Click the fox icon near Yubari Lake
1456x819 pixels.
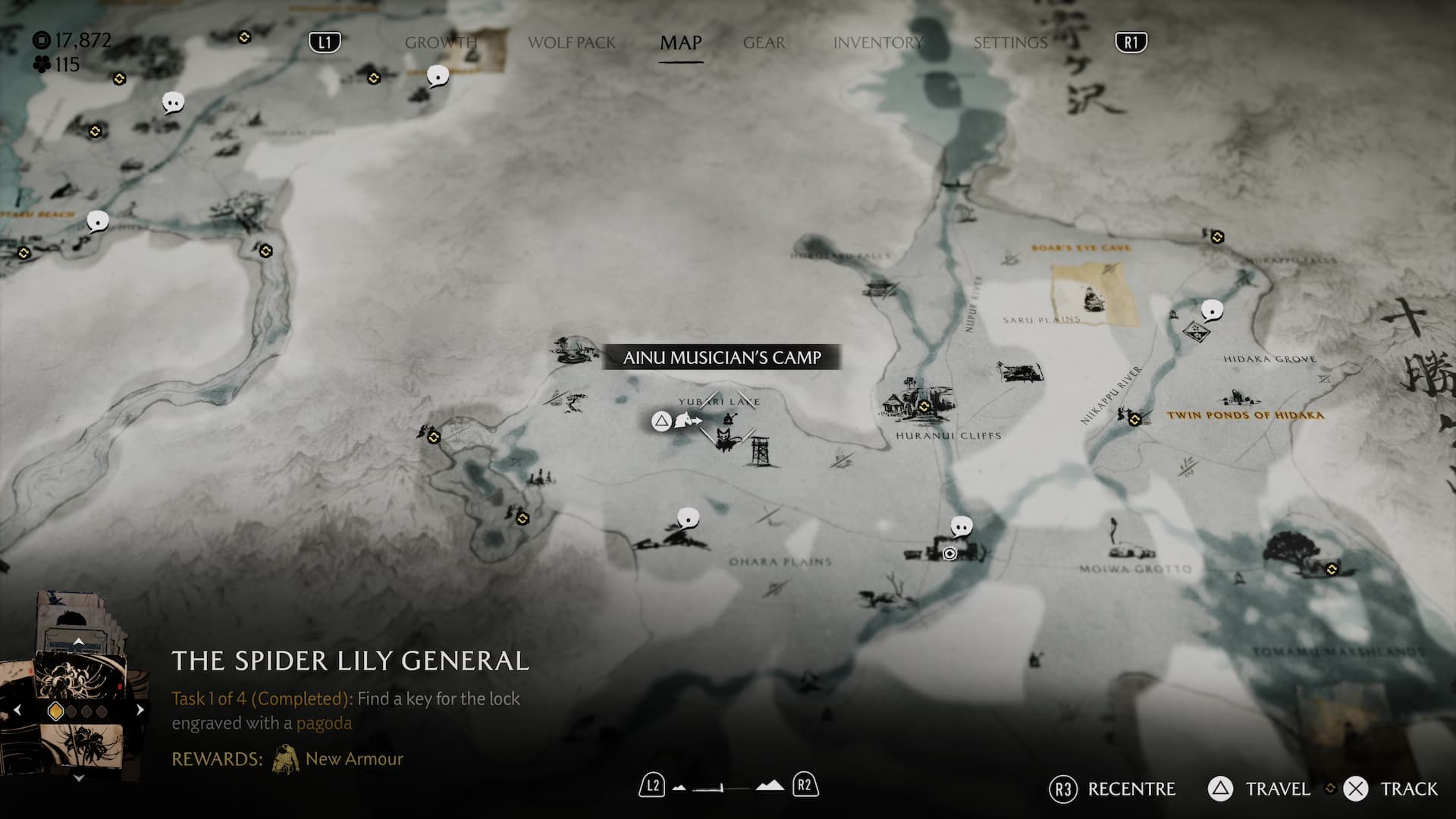tap(725, 440)
